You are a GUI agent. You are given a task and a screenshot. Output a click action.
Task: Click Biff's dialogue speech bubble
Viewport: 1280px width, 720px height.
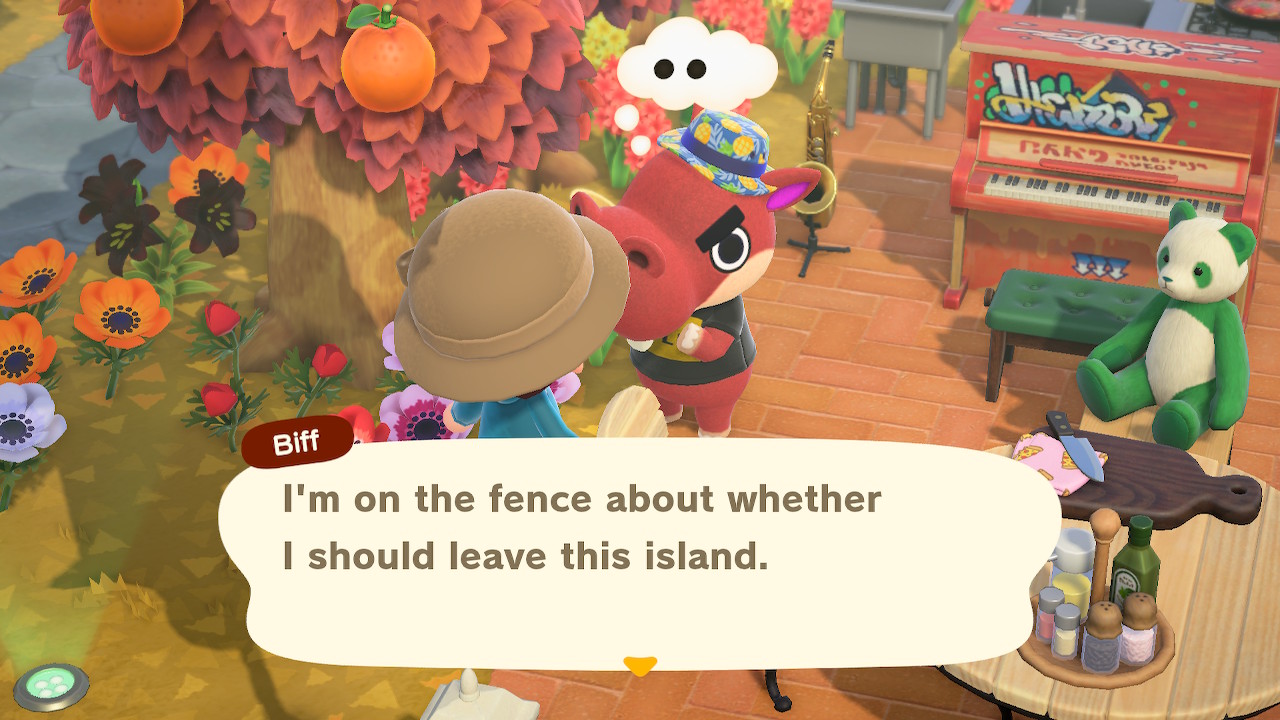coord(638,550)
